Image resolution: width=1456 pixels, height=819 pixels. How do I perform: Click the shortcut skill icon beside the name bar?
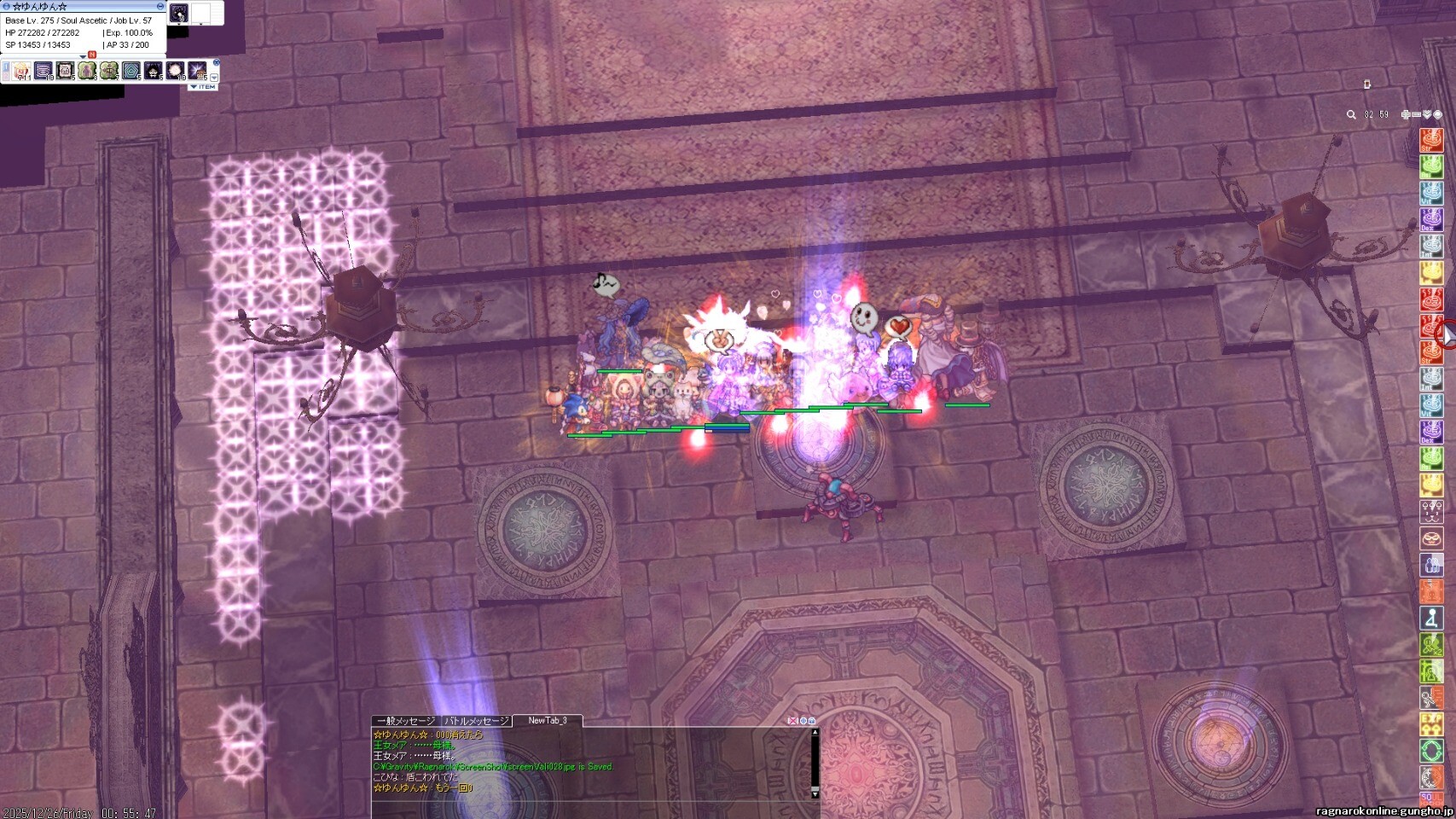[179, 13]
